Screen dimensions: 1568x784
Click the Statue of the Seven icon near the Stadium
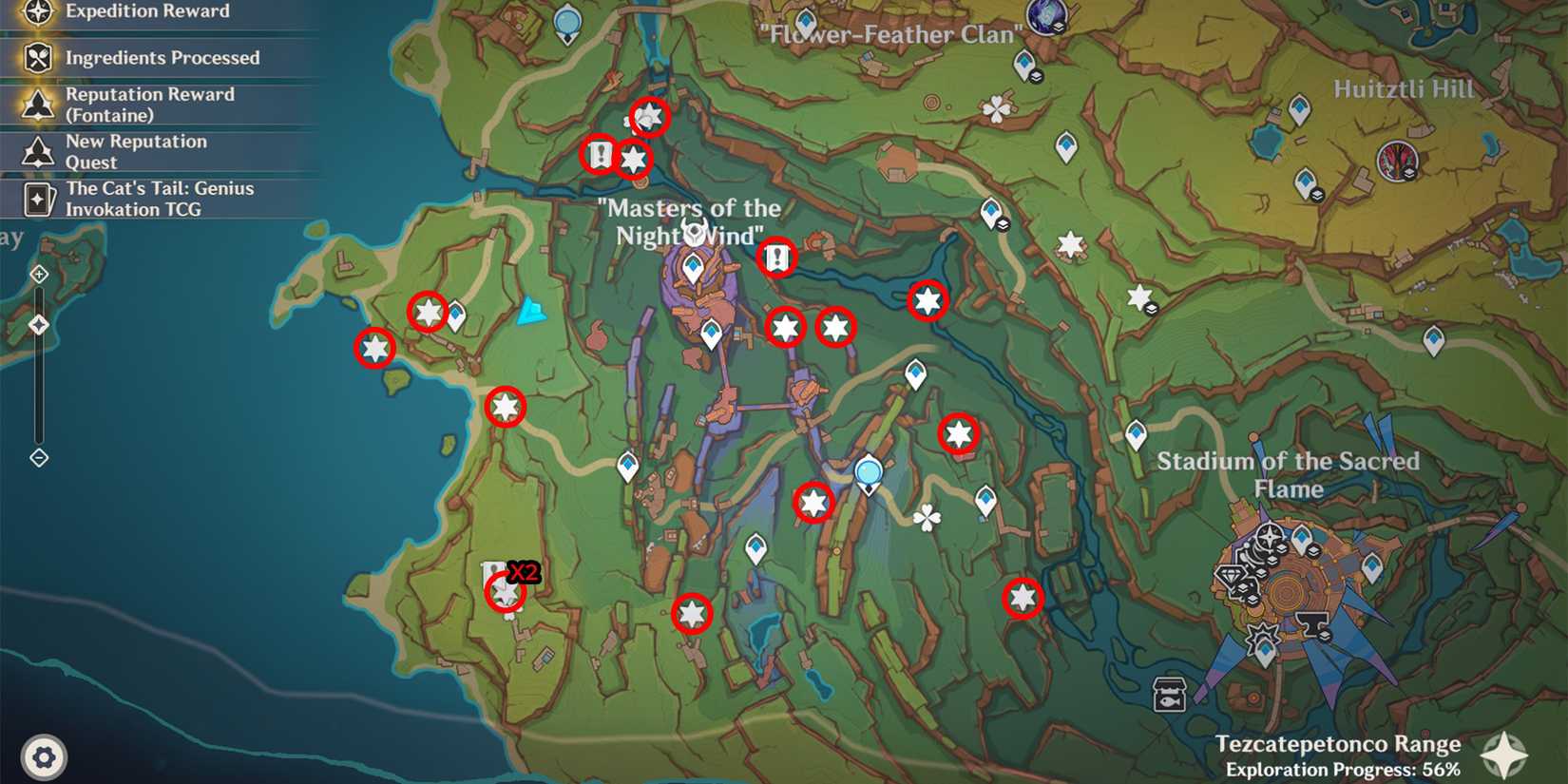(x=1269, y=536)
